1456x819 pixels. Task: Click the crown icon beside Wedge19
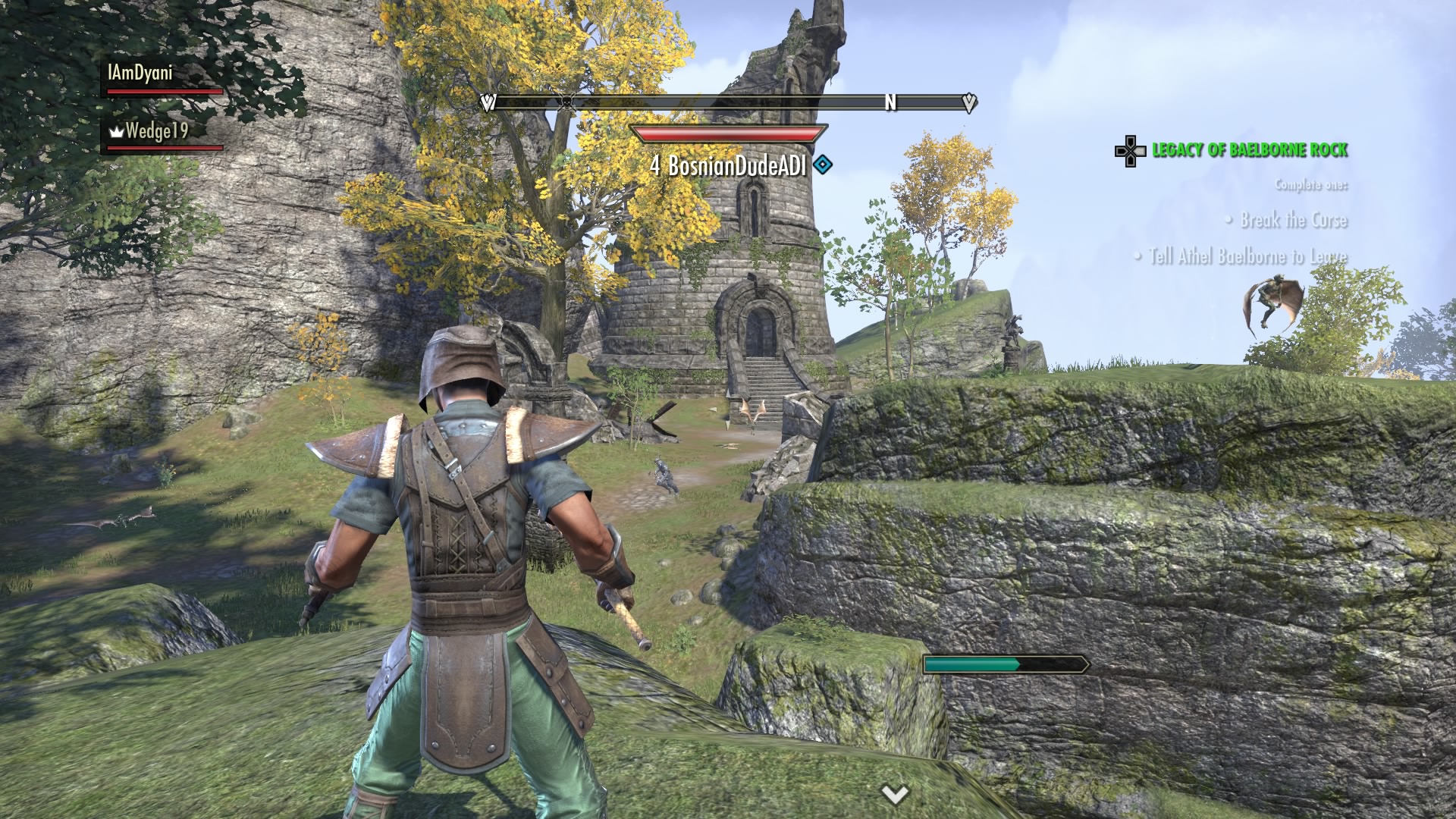(x=115, y=131)
